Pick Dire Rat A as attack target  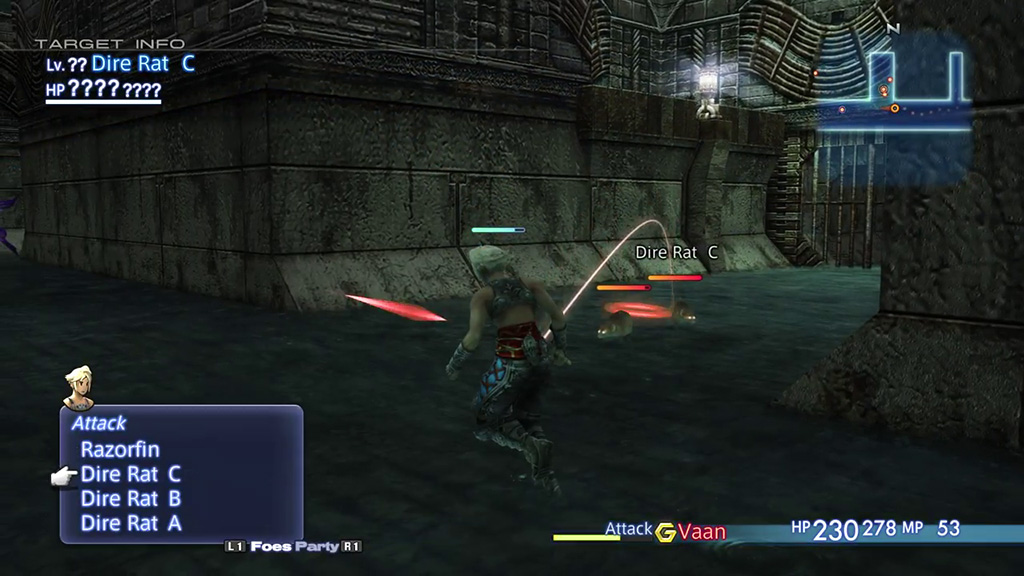click(131, 522)
